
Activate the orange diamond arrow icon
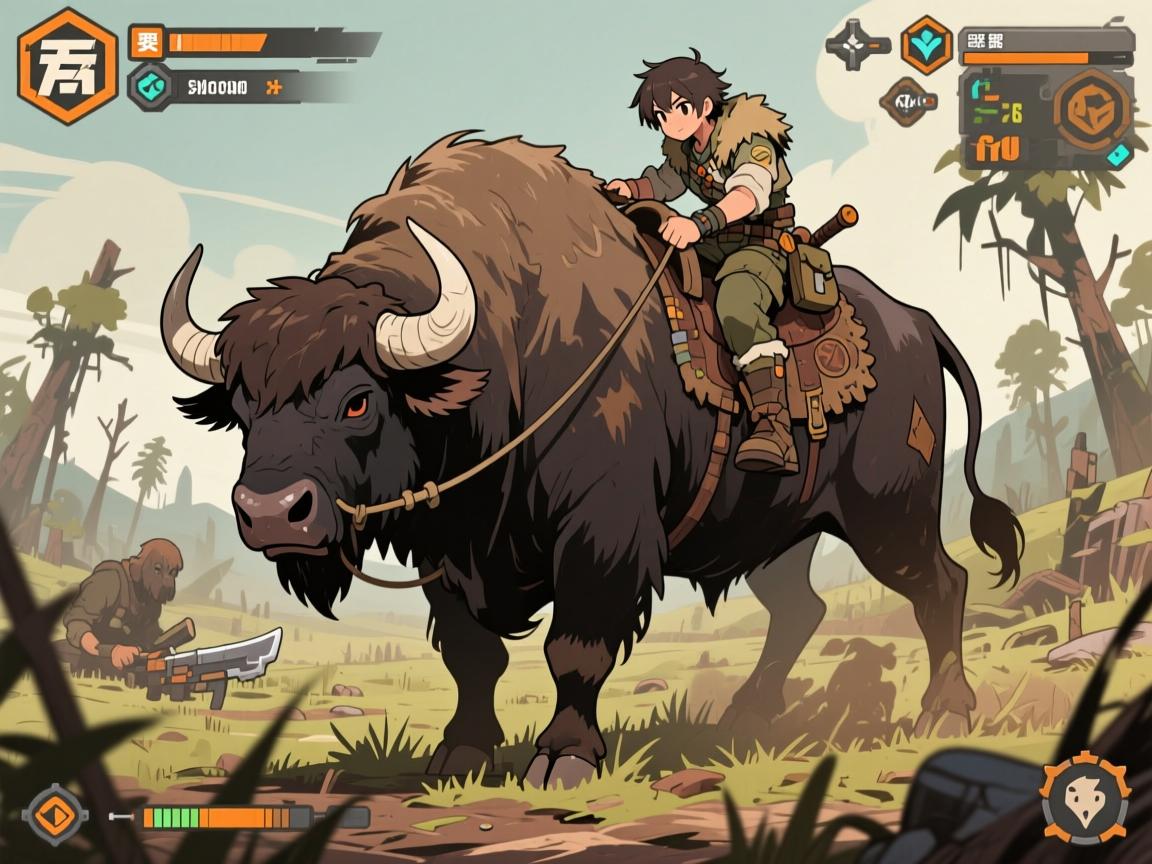coord(55,814)
